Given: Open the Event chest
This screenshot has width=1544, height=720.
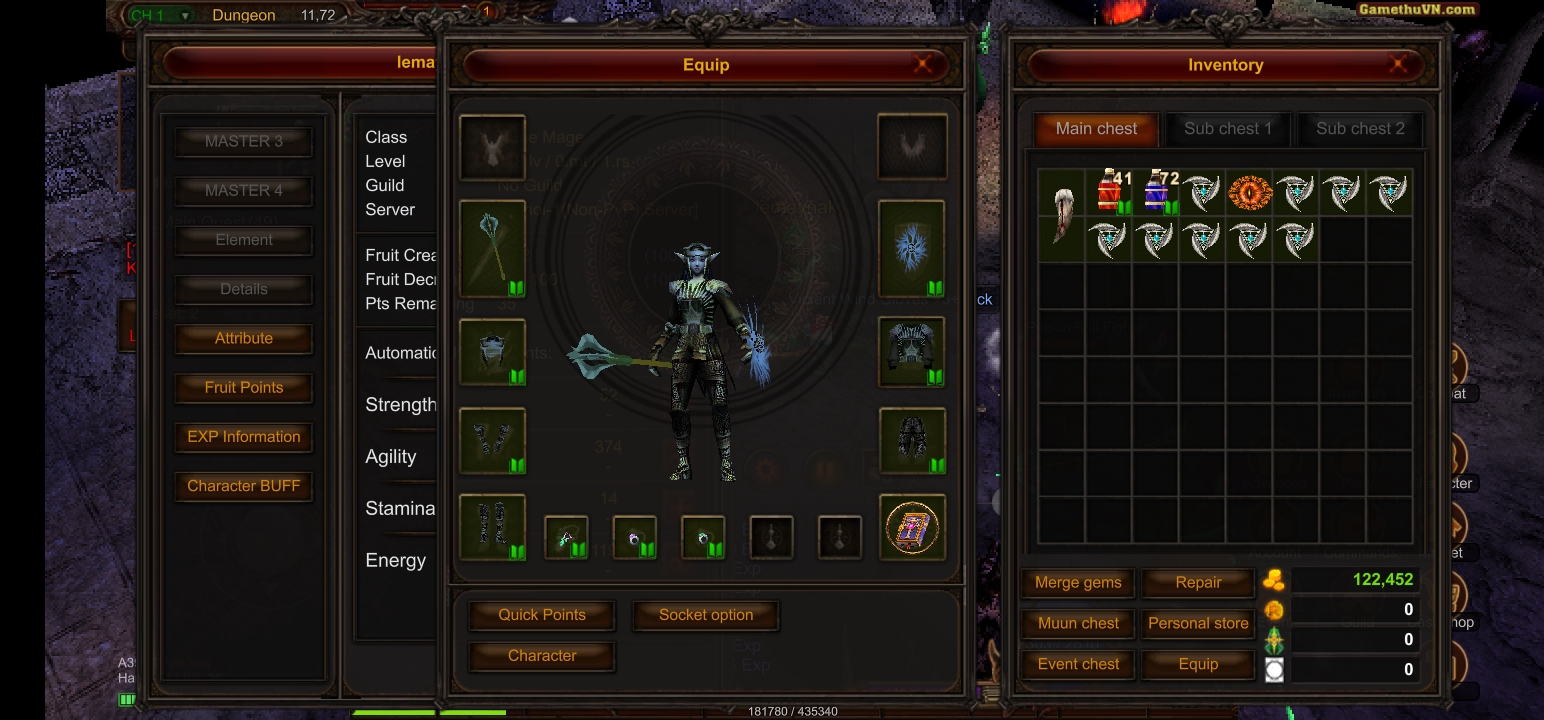Looking at the screenshot, I should (x=1078, y=664).
